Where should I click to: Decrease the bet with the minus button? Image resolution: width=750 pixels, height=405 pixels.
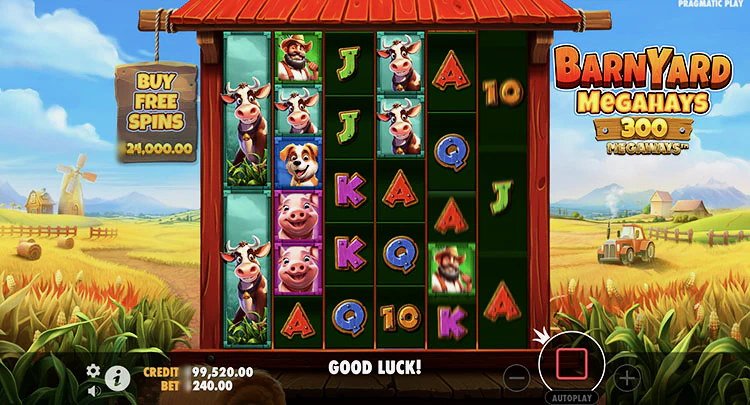[516, 378]
